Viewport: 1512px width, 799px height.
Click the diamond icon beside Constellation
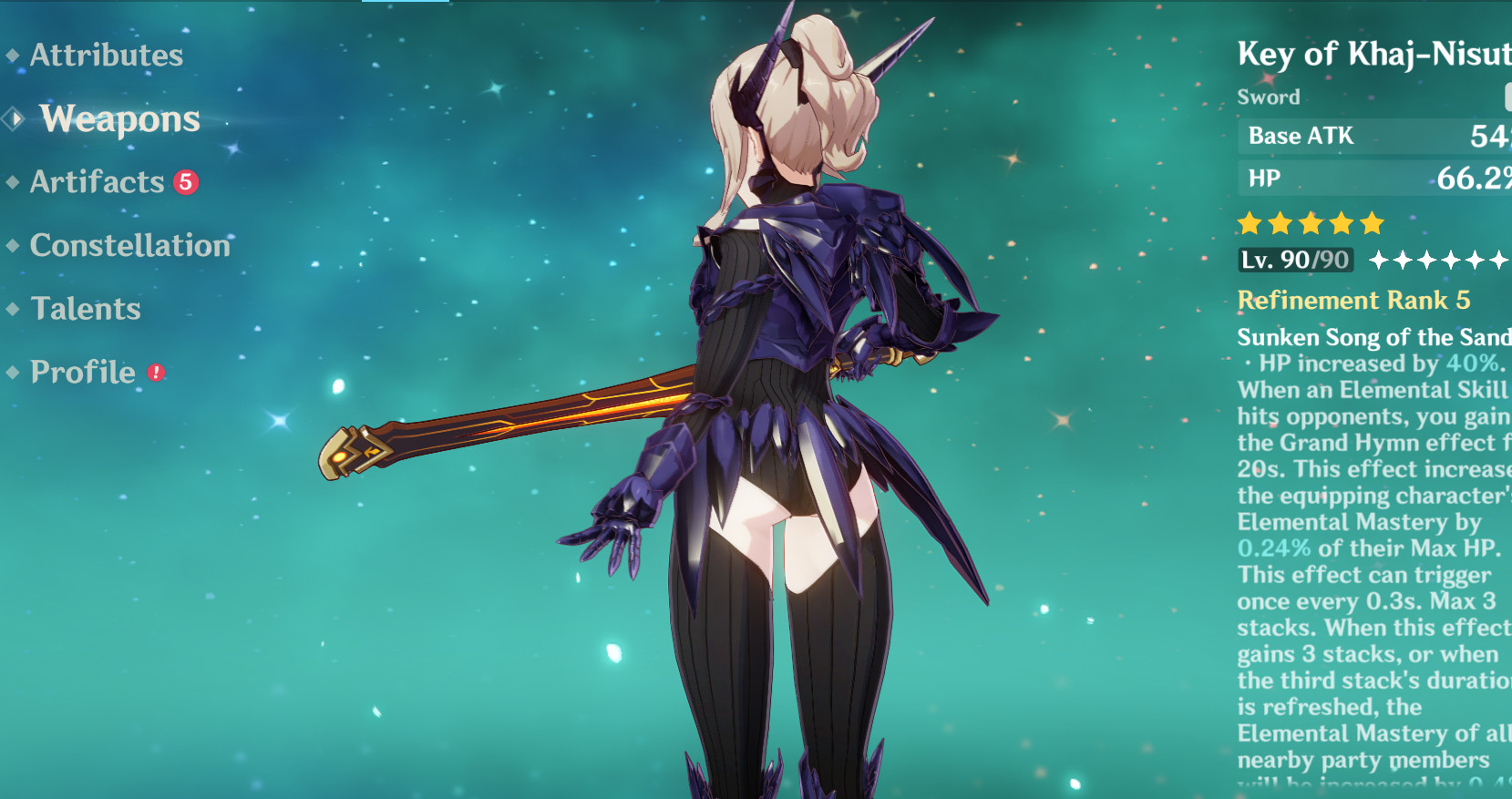tap(13, 246)
